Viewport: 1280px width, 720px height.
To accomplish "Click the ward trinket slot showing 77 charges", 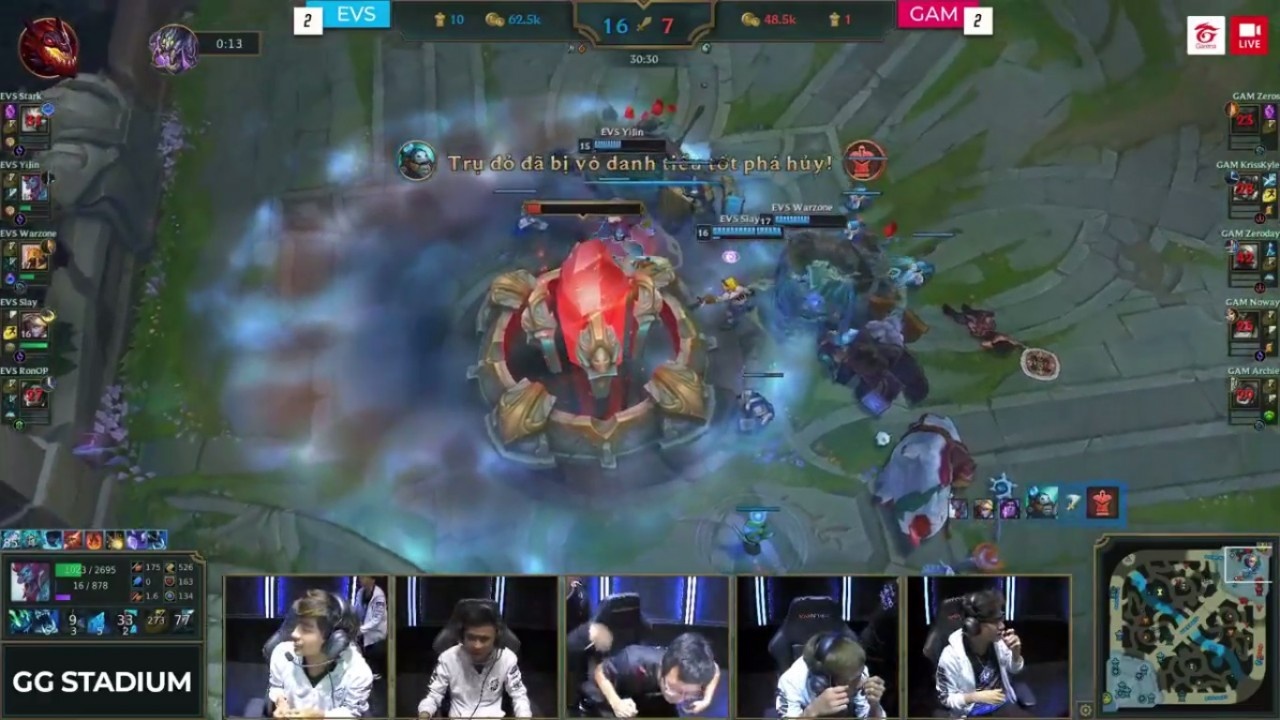I will point(185,620).
